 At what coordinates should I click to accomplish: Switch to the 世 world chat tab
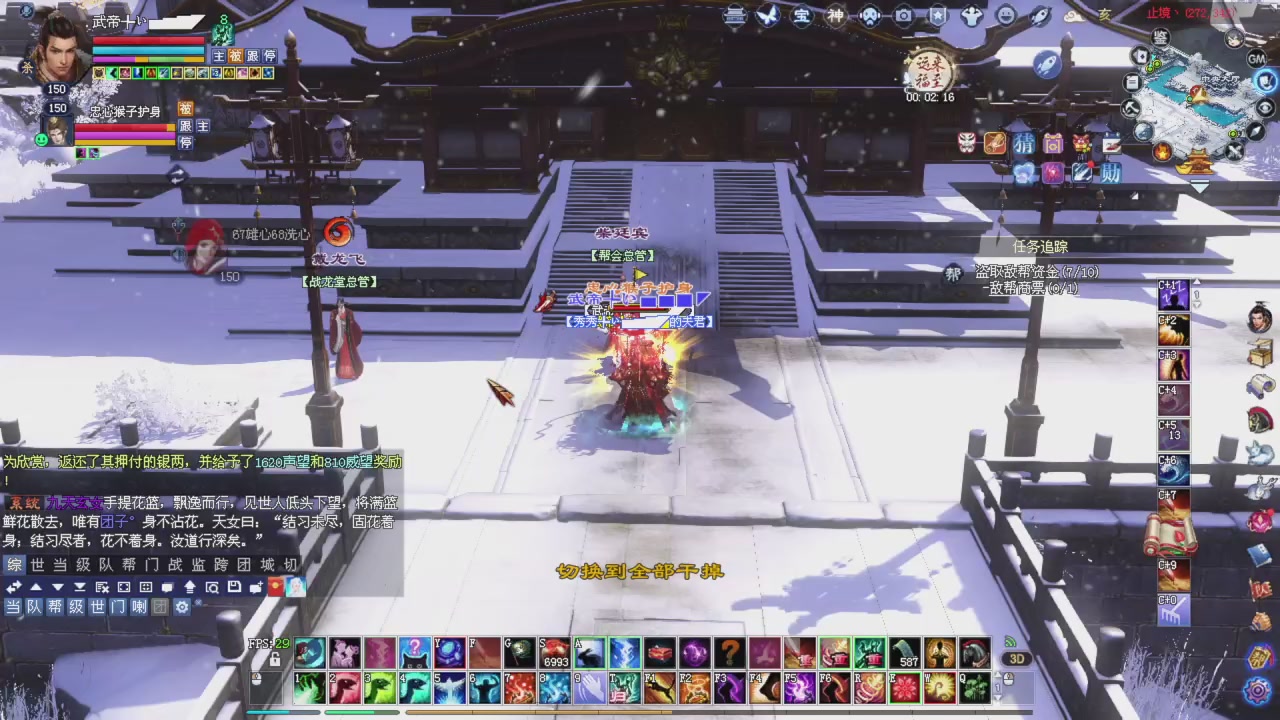pyautogui.click(x=37, y=565)
